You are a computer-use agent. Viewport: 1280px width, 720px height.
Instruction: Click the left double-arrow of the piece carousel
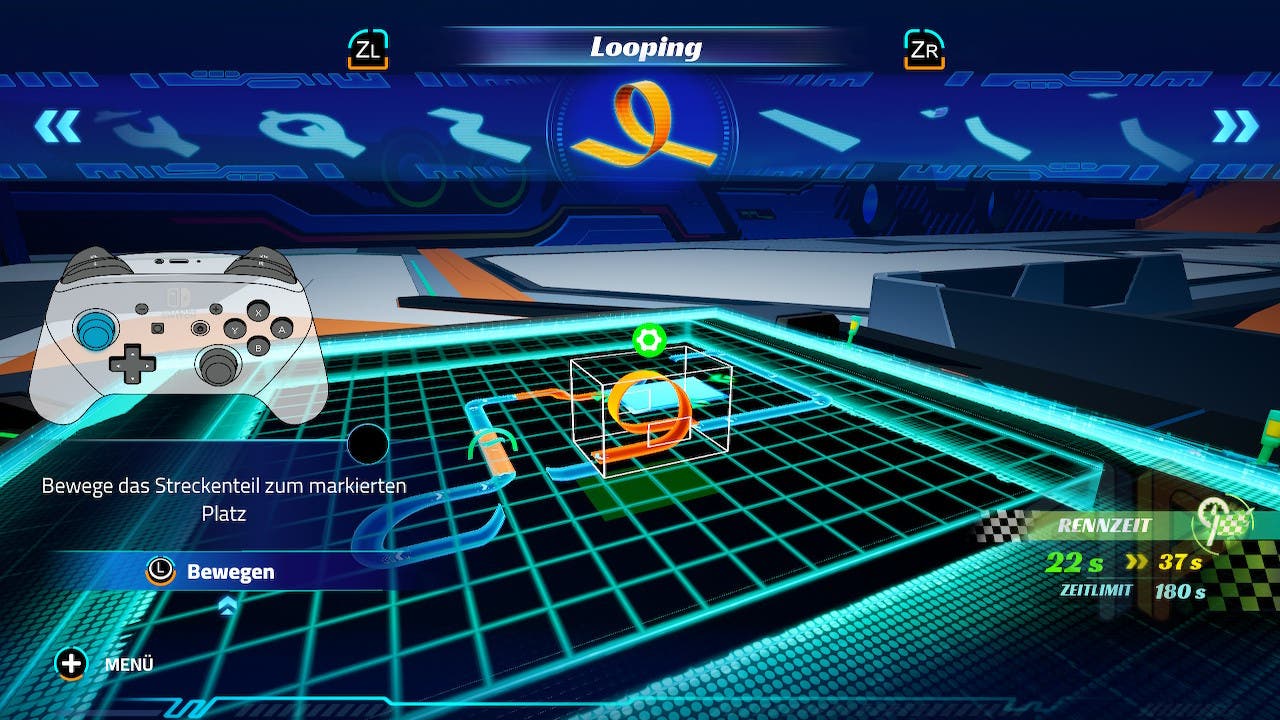(56, 126)
